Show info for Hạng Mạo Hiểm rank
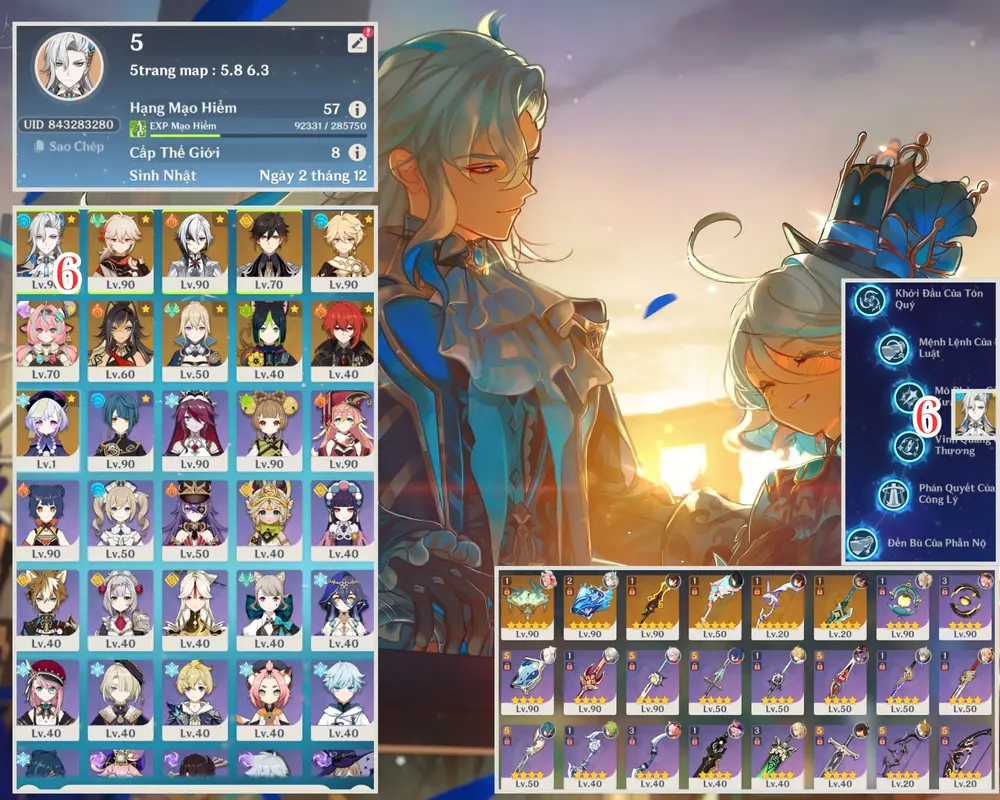This screenshot has width=1000, height=800. (356, 109)
